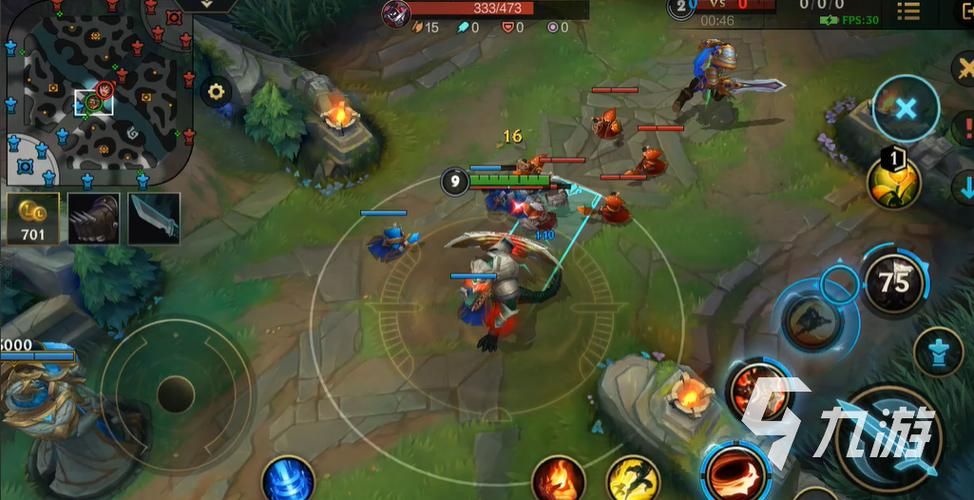Activate the red swirling slash ability
974x500 pixels.
pyautogui.click(x=736, y=470)
